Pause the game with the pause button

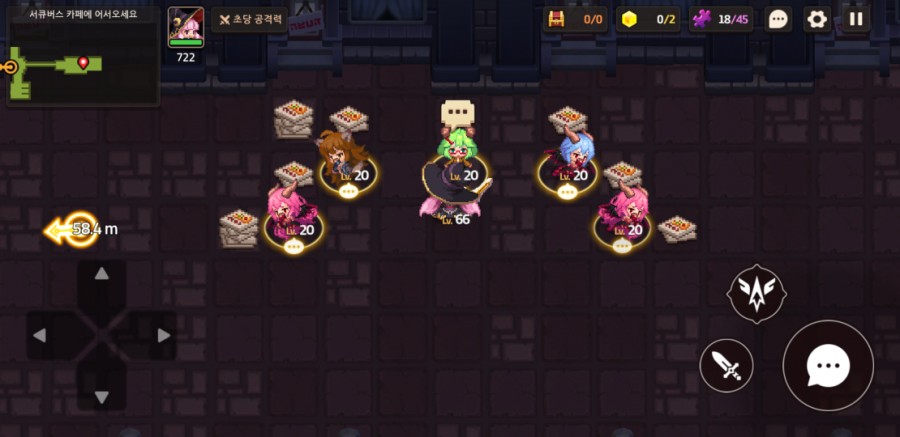coord(855,19)
